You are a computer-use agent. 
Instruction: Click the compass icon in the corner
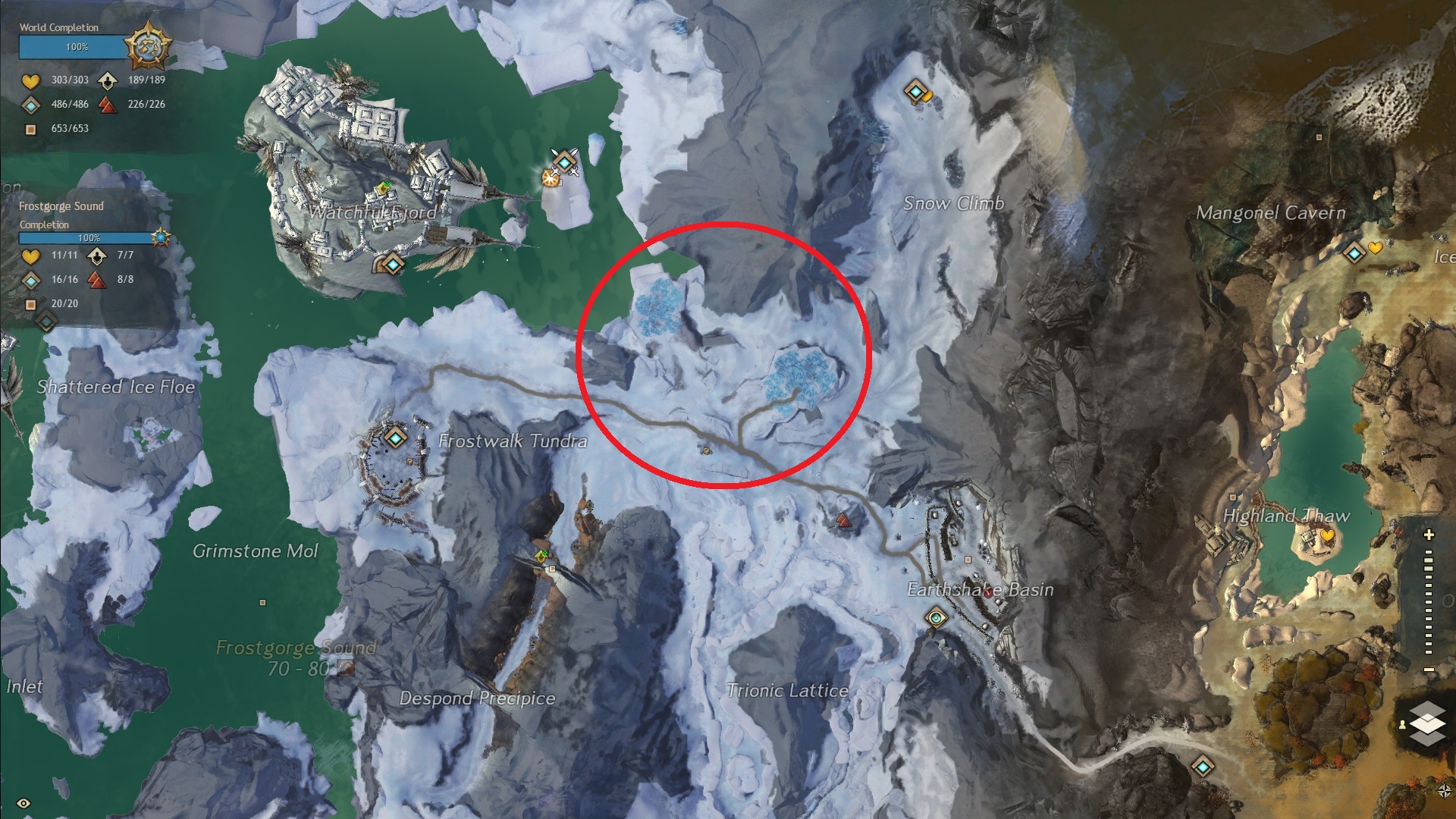[x=1444, y=790]
